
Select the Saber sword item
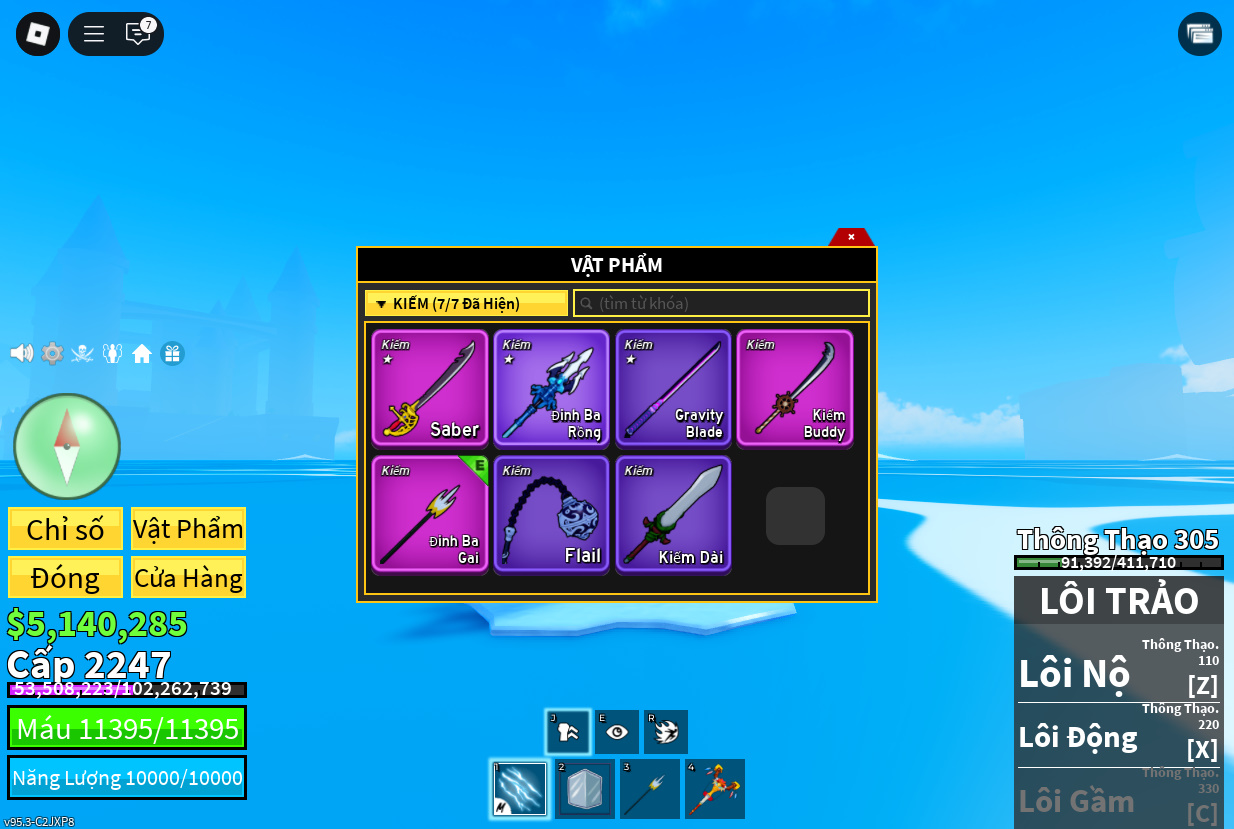[430, 388]
